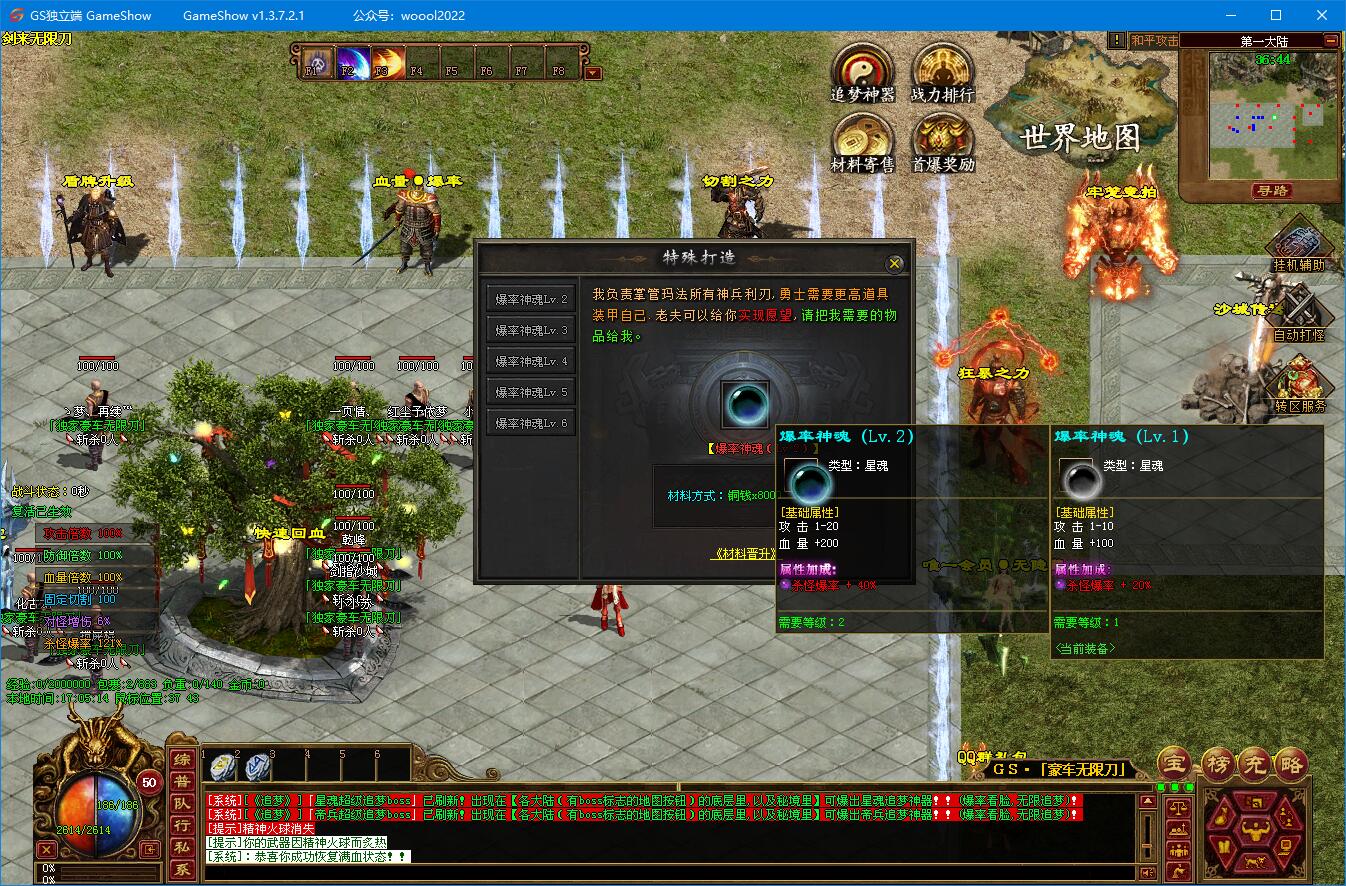Toggle 自动打怪 auto-fight
The width and height of the screenshot is (1346, 886).
[1298, 312]
